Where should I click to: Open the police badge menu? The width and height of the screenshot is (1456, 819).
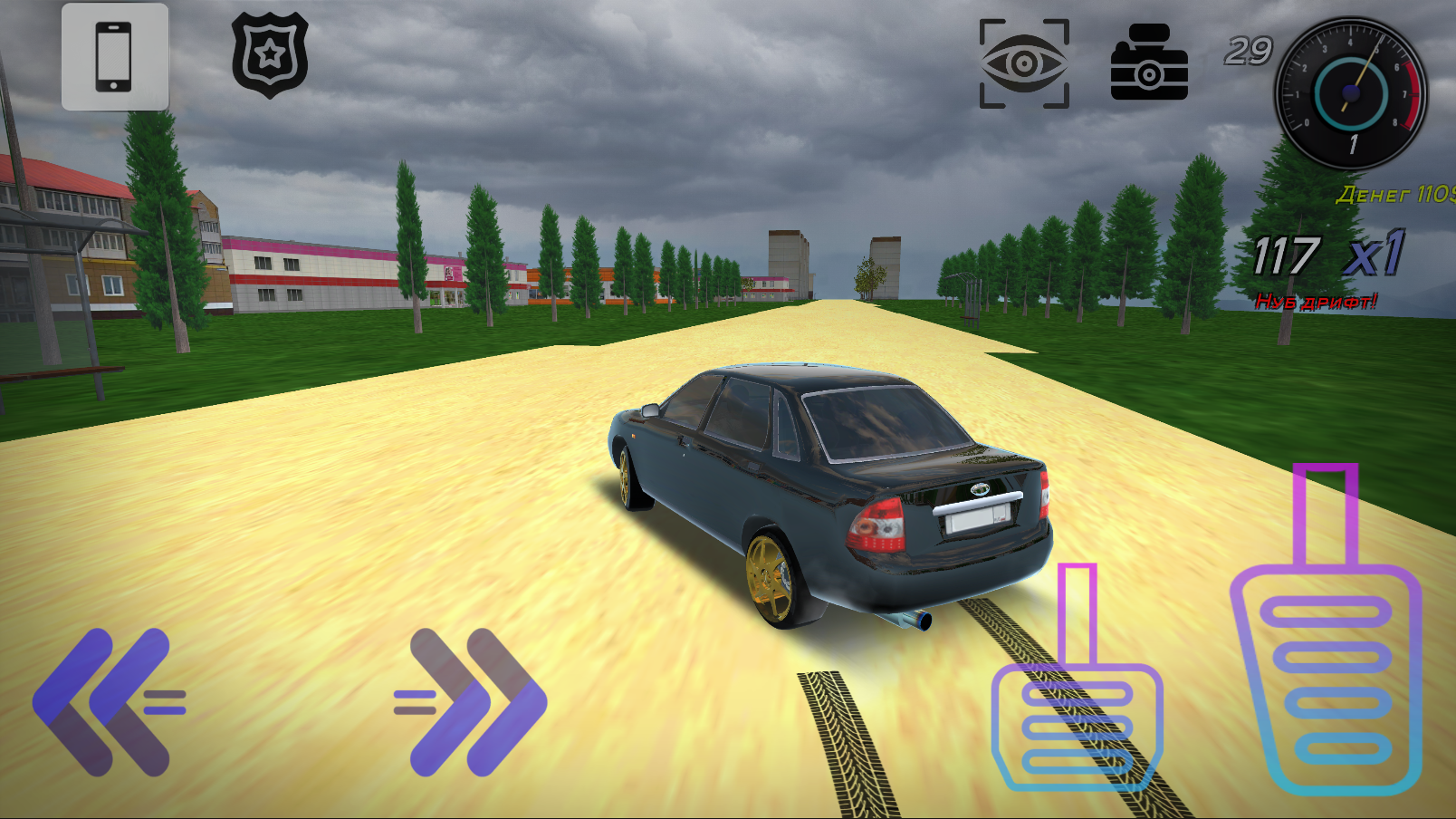pos(269,54)
